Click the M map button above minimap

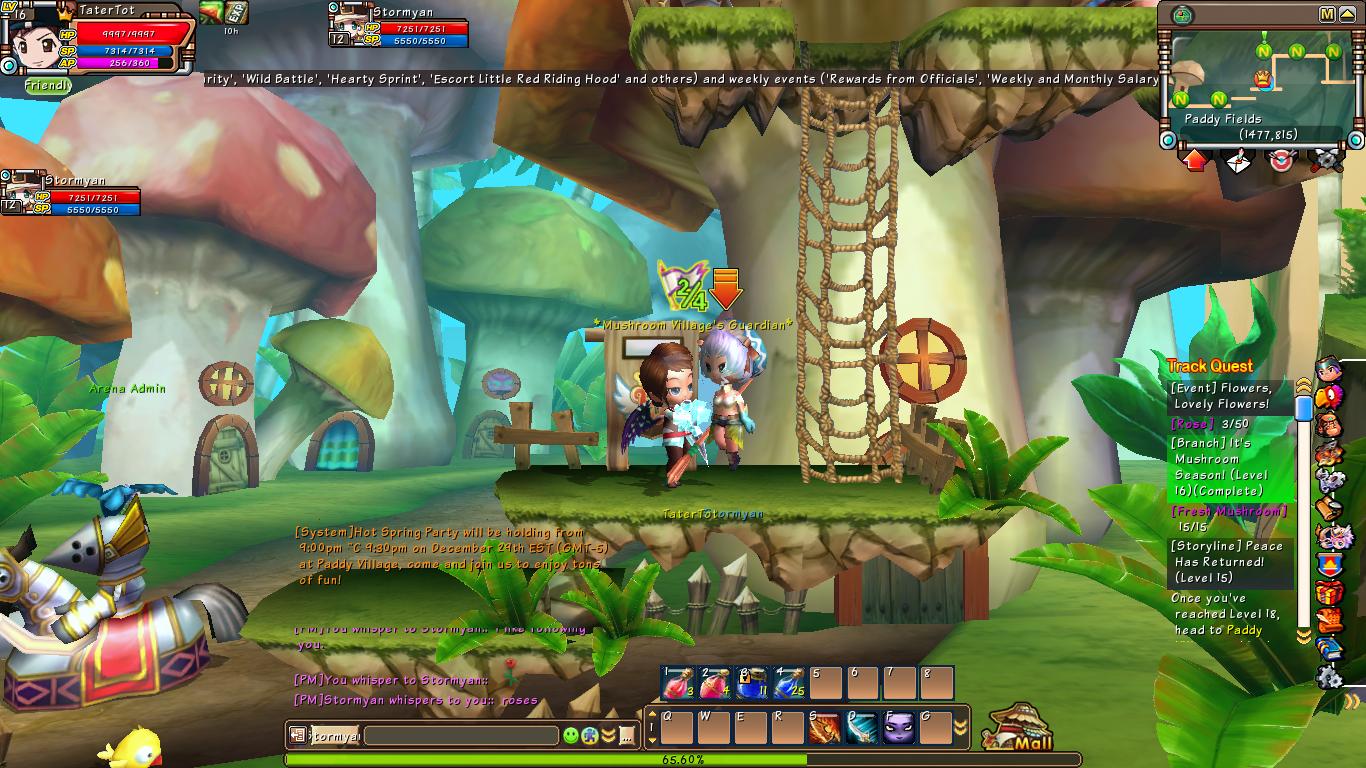pos(1327,14)
